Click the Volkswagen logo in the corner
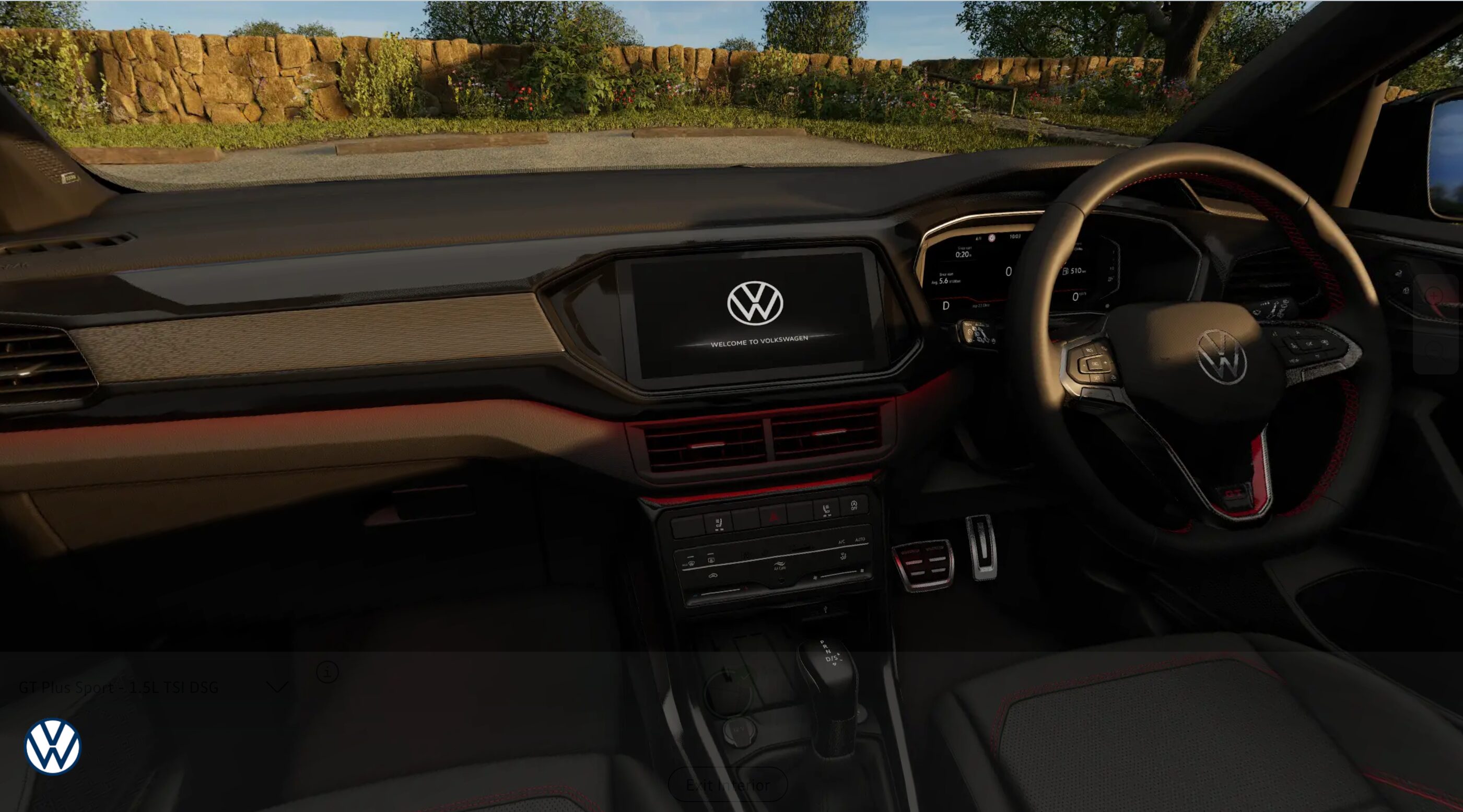Image resolution: width=1463 pixels, height=812 pixels. click(53, 747)
